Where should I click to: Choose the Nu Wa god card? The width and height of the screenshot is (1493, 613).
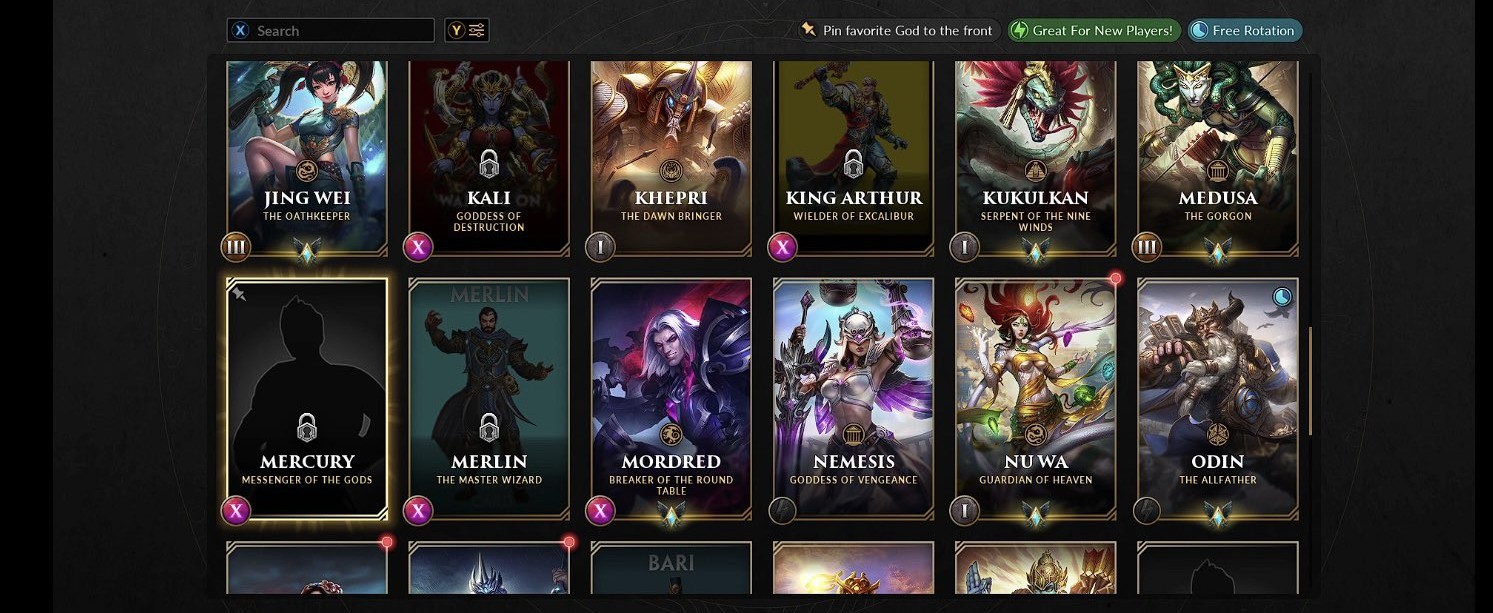pyautogui.click(x=1035, y=398)
